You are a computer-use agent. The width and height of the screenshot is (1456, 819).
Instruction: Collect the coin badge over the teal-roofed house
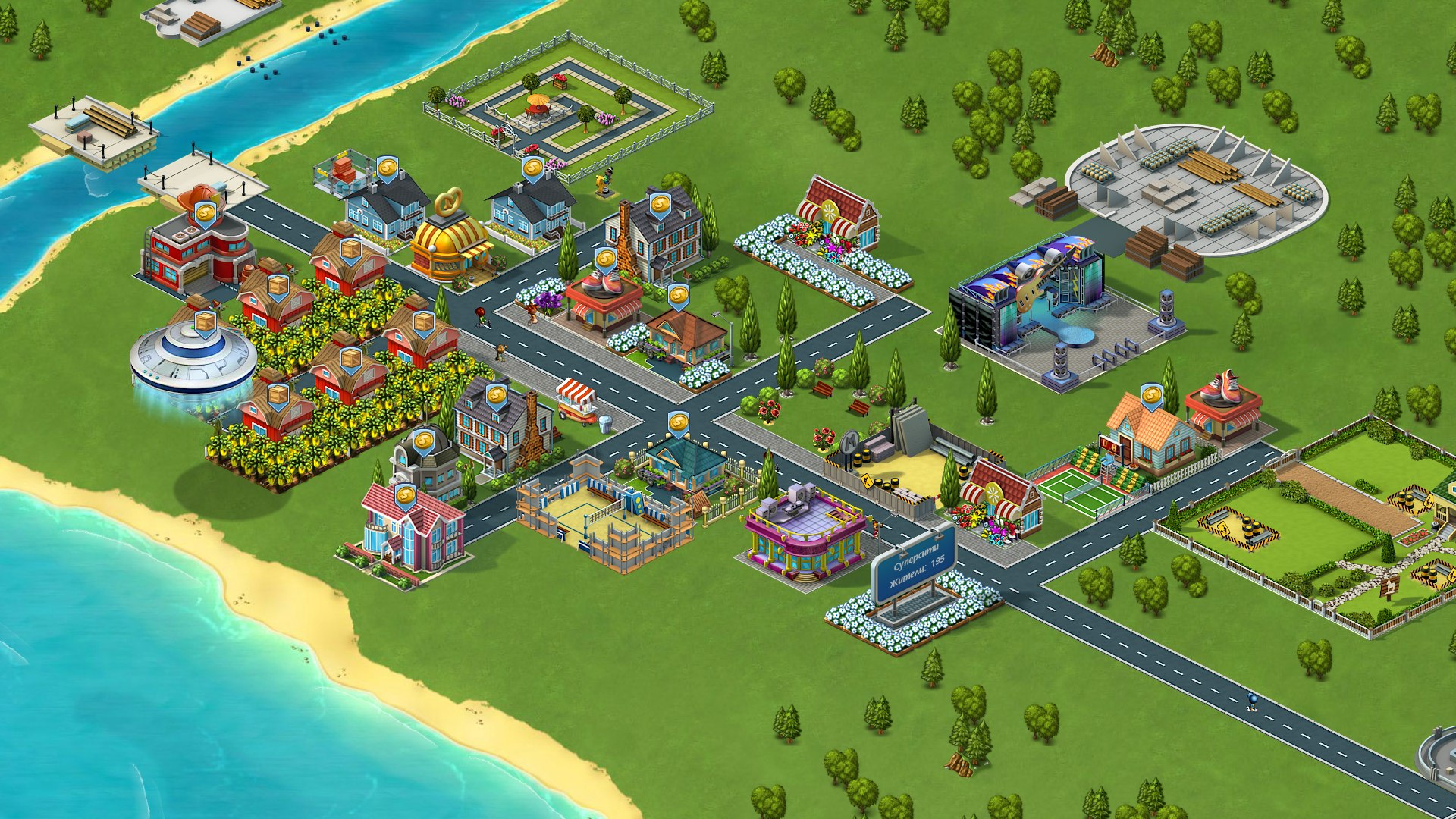pos(678,423)
